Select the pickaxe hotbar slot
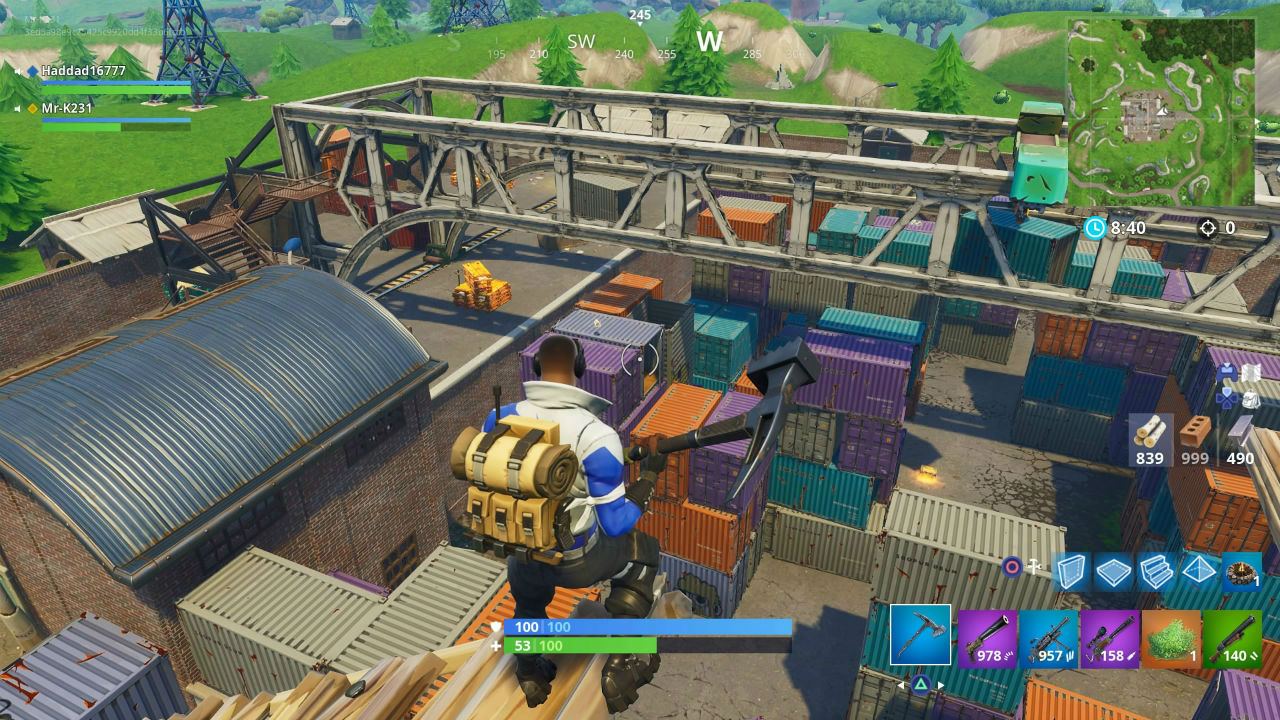Screen dimensions: 1280x720 (920, 635)
